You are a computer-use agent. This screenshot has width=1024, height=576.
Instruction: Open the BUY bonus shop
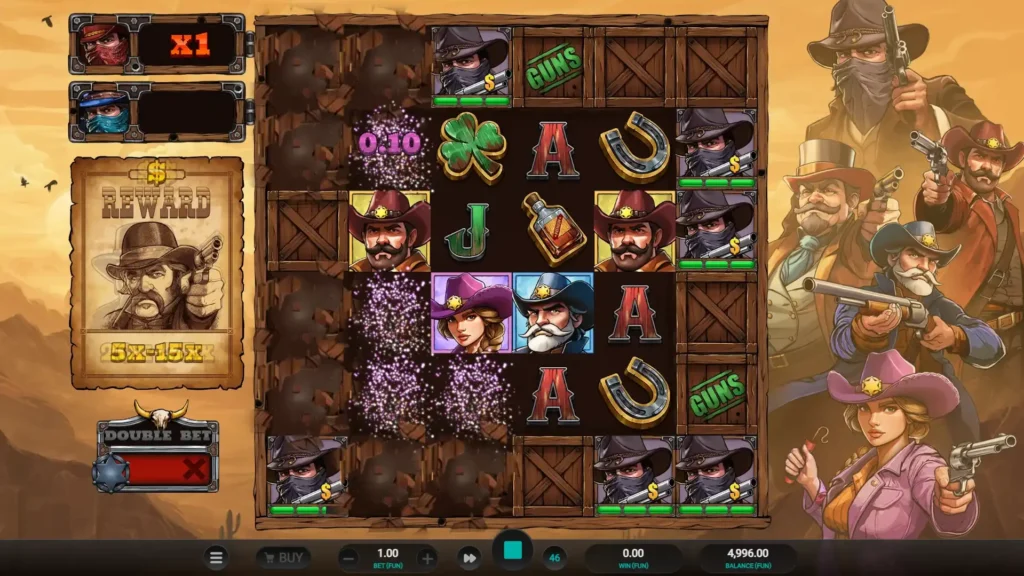point(283,557)
